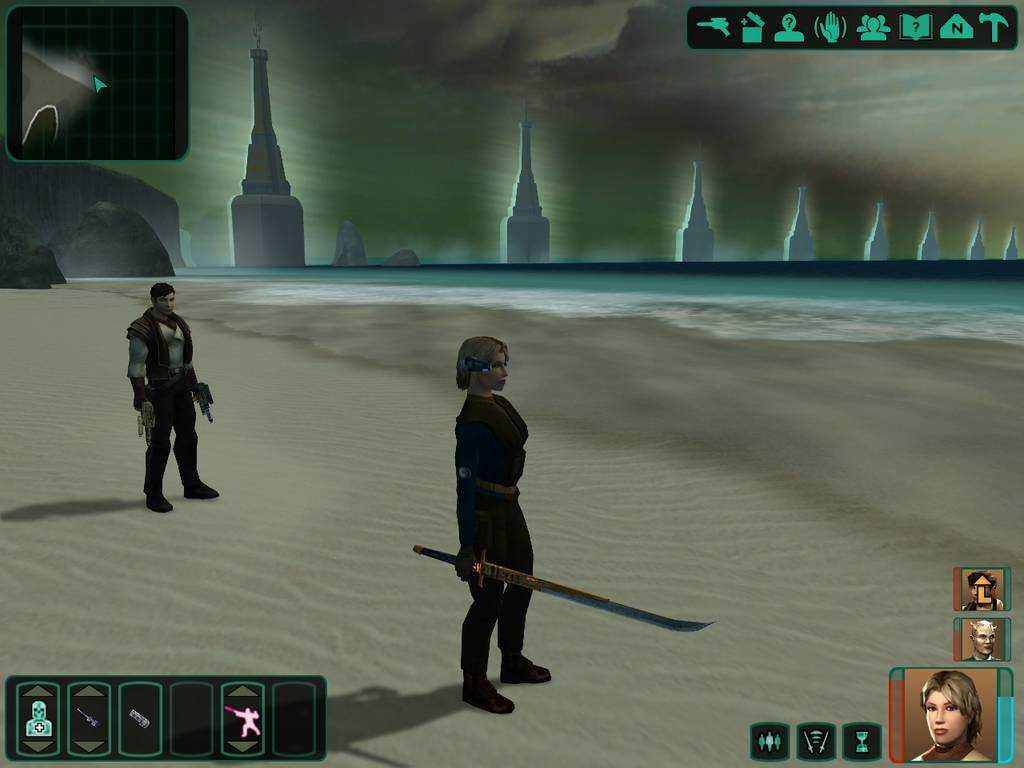Activate the grey device item slot

(139, 718)
